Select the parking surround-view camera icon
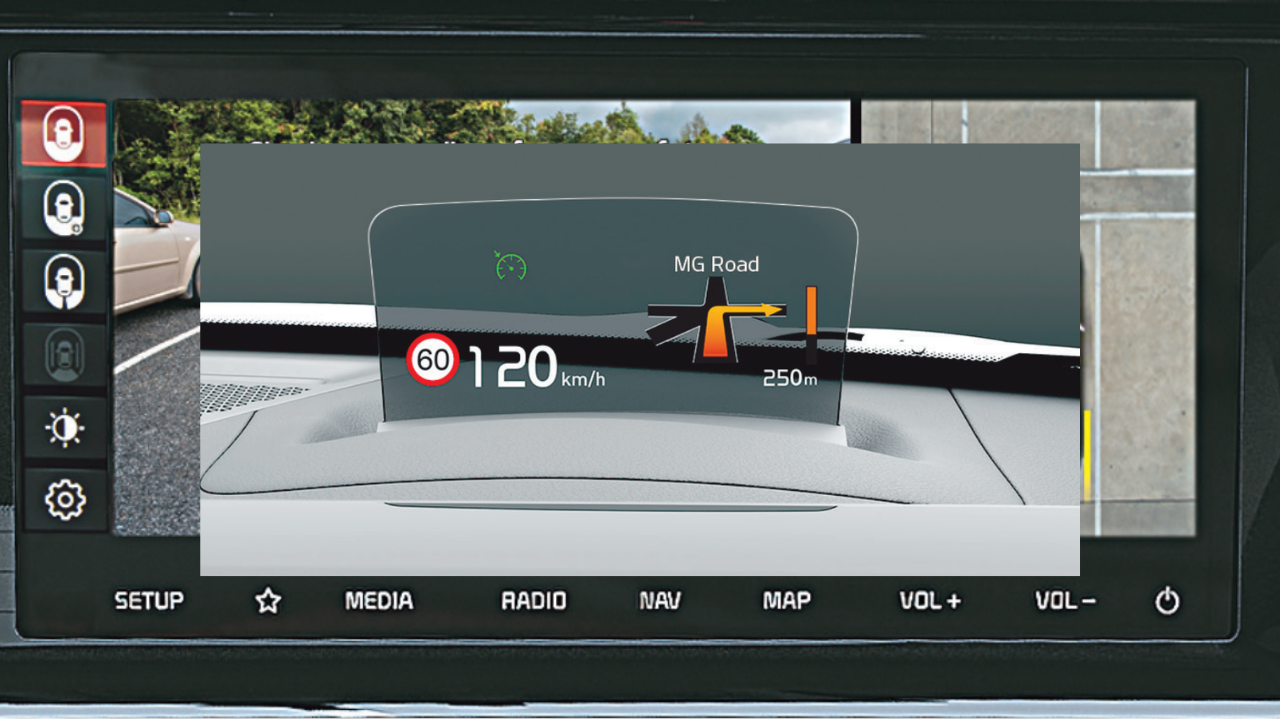Screen dimensions: 1280x720 click(65, 354)
